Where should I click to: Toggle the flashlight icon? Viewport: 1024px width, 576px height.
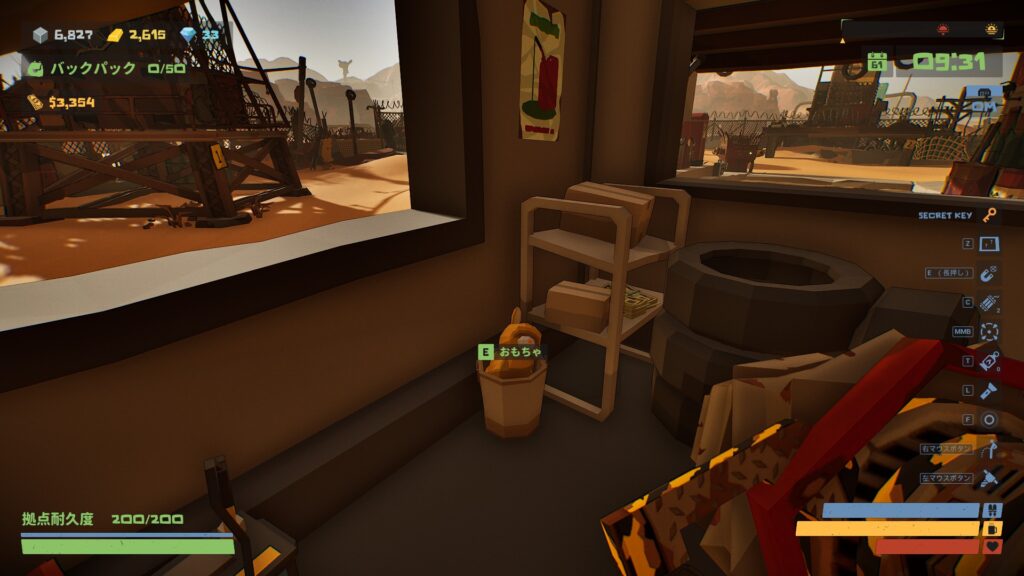pyautogui.click(x=989, y=390)
